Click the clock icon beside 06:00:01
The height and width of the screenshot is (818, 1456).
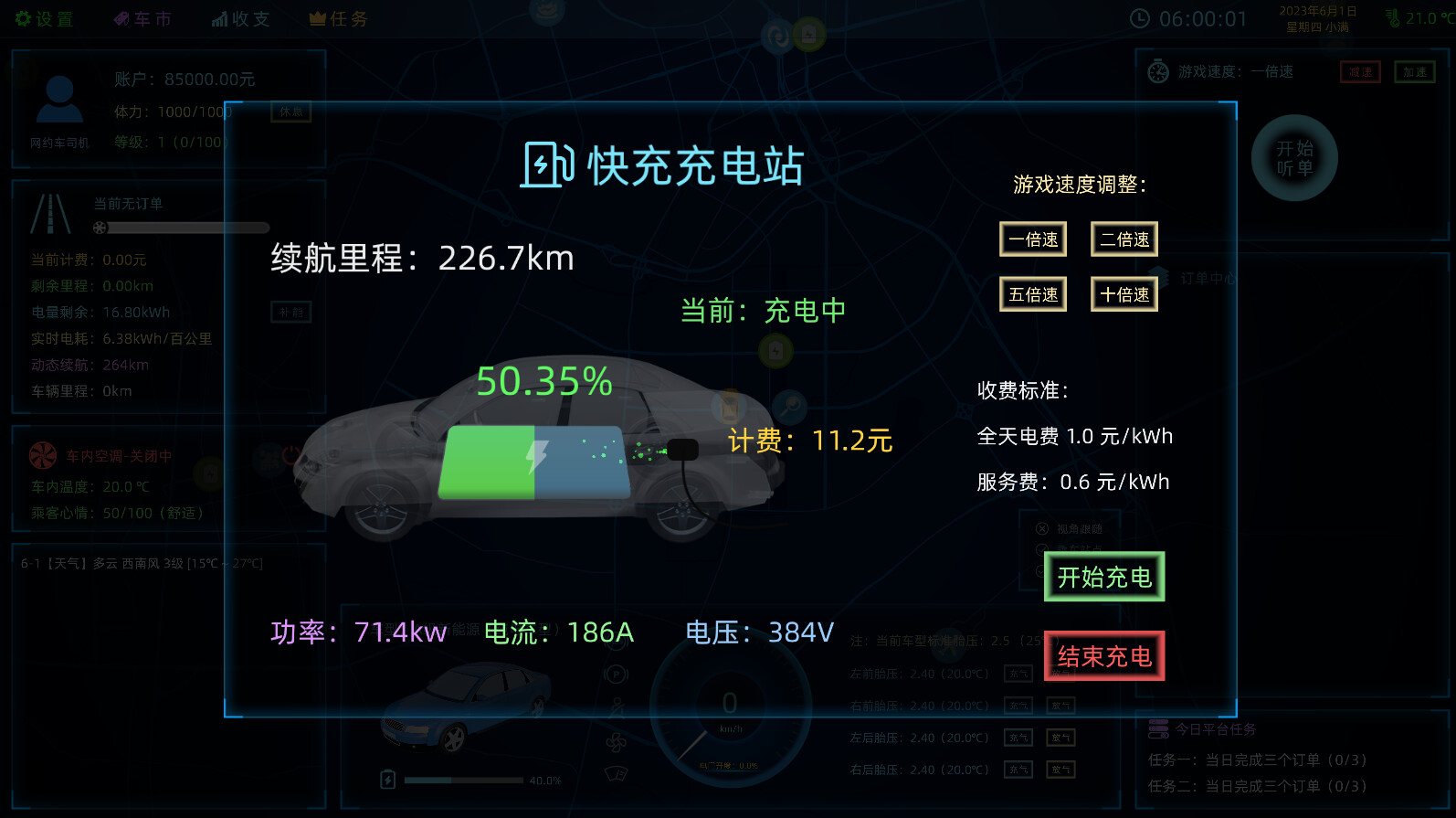click(1141, 16)
